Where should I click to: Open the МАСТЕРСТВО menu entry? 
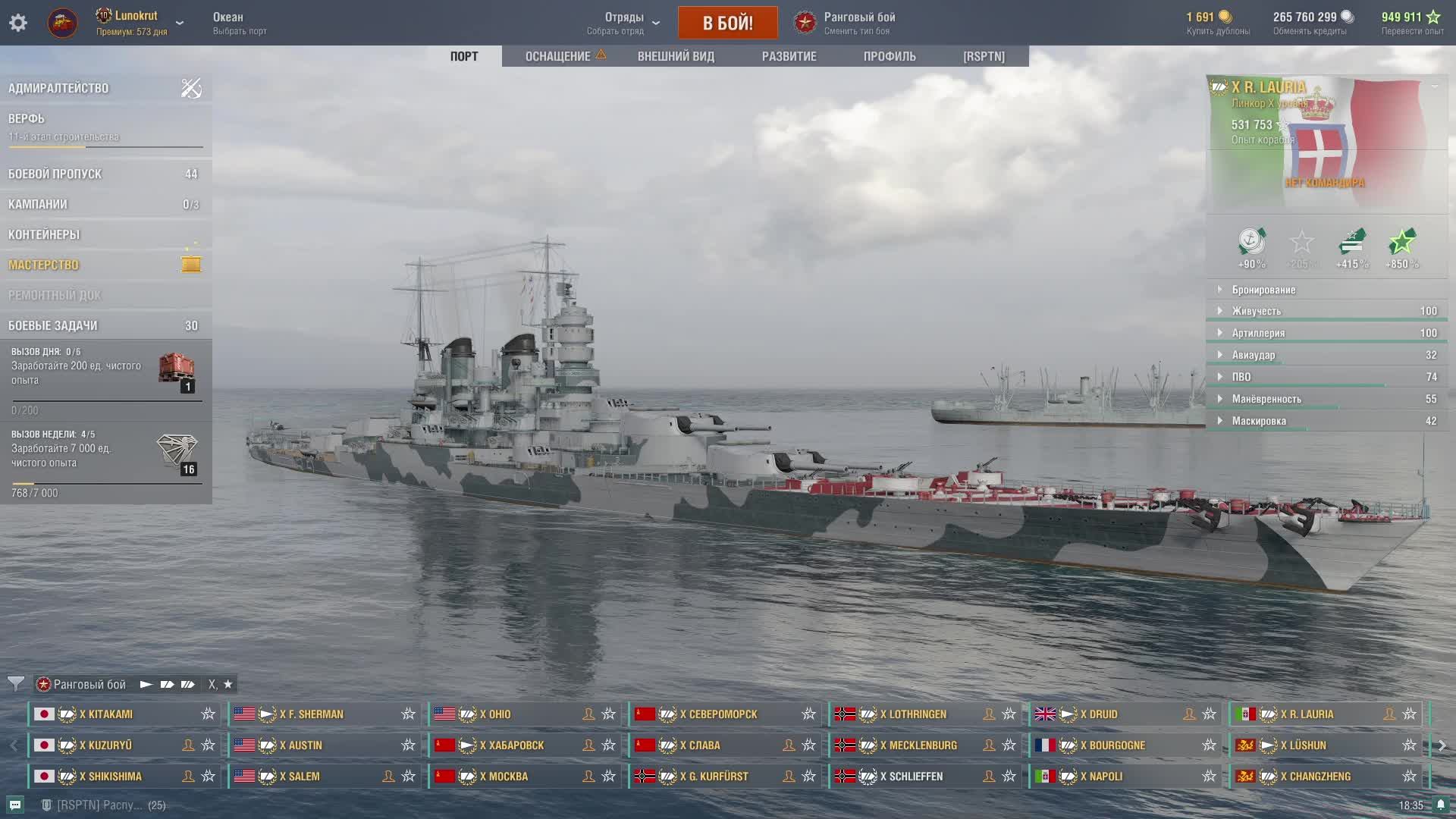tap(43, 265)
